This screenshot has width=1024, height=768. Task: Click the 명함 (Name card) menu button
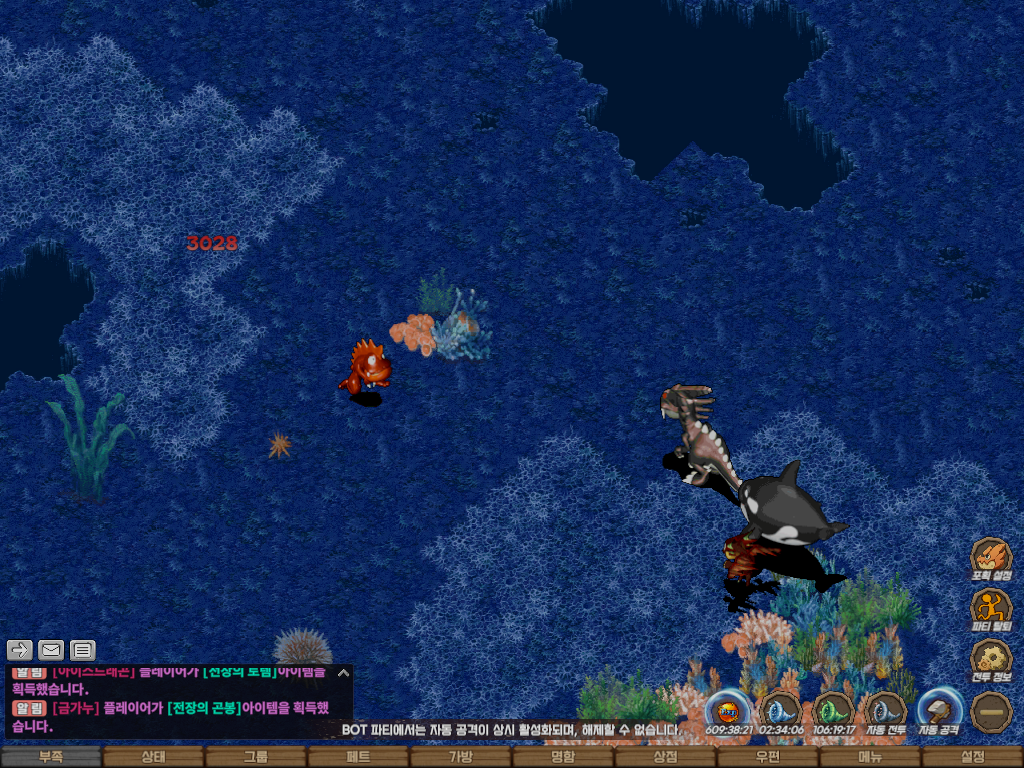pyautogui.click(x=563, y=757)
